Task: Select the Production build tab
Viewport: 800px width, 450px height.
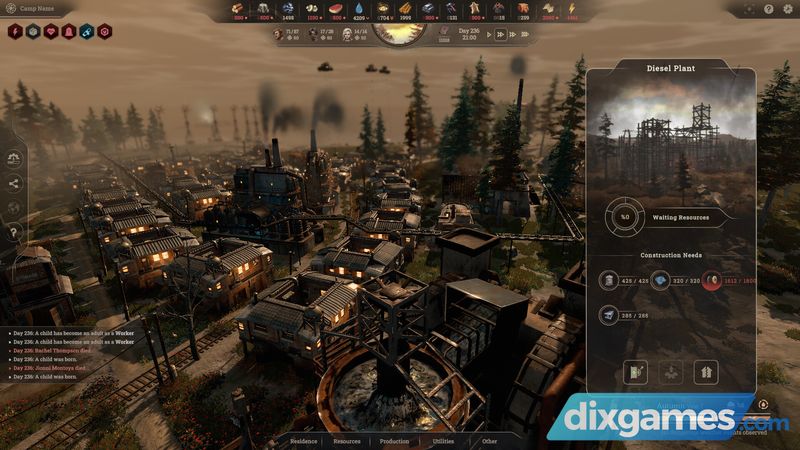Action: click(x=394, y=441)
